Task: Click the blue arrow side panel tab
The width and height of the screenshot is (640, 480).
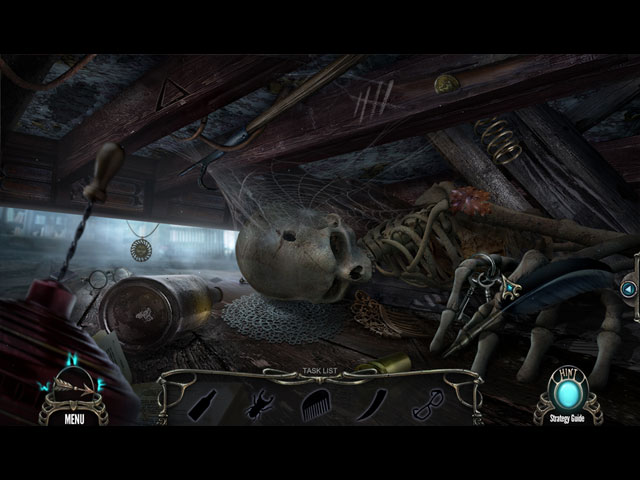Action: tap(628, 289)
